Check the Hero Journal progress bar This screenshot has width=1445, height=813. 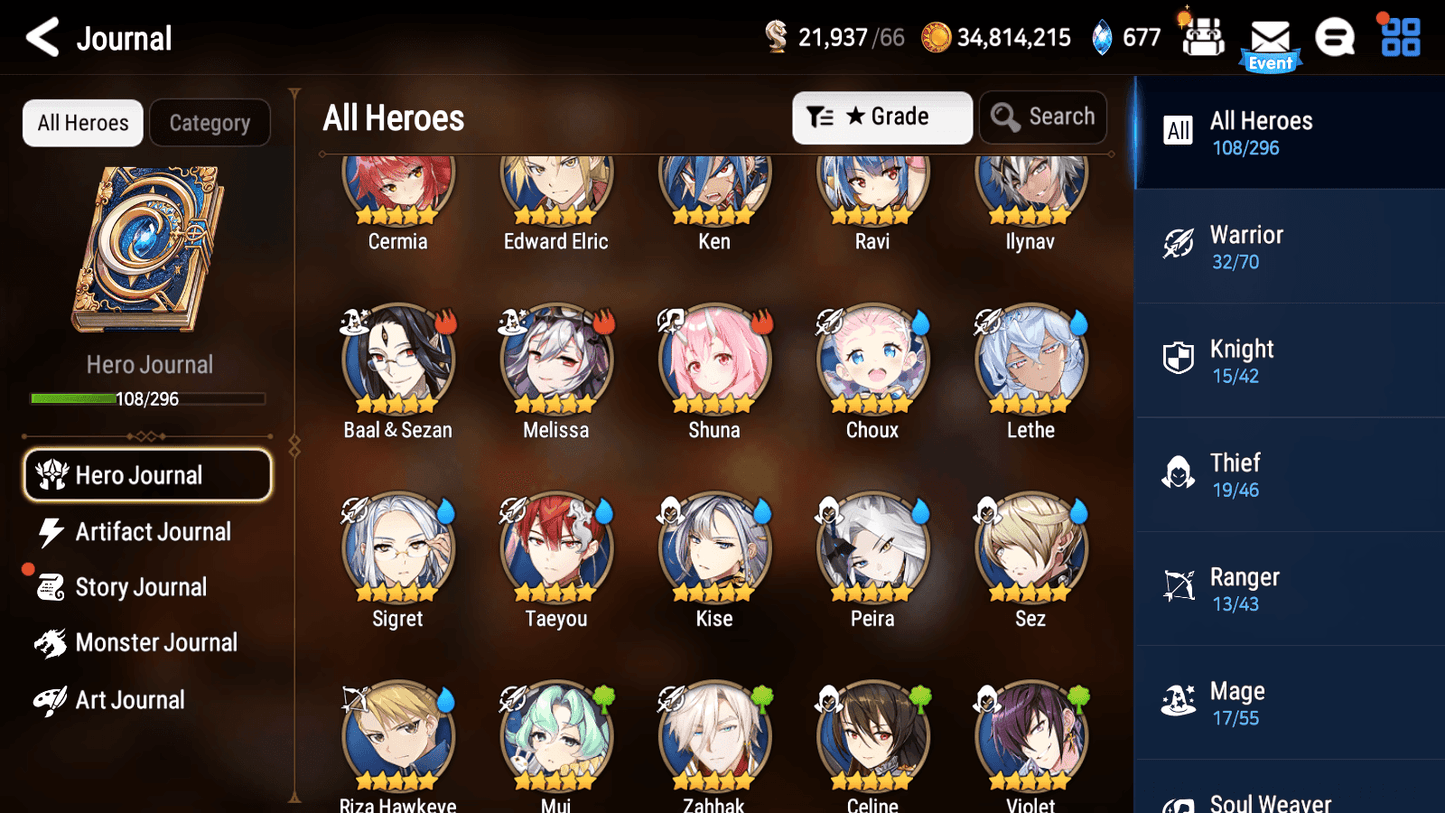pyautogui.click(x=149, y=398)
